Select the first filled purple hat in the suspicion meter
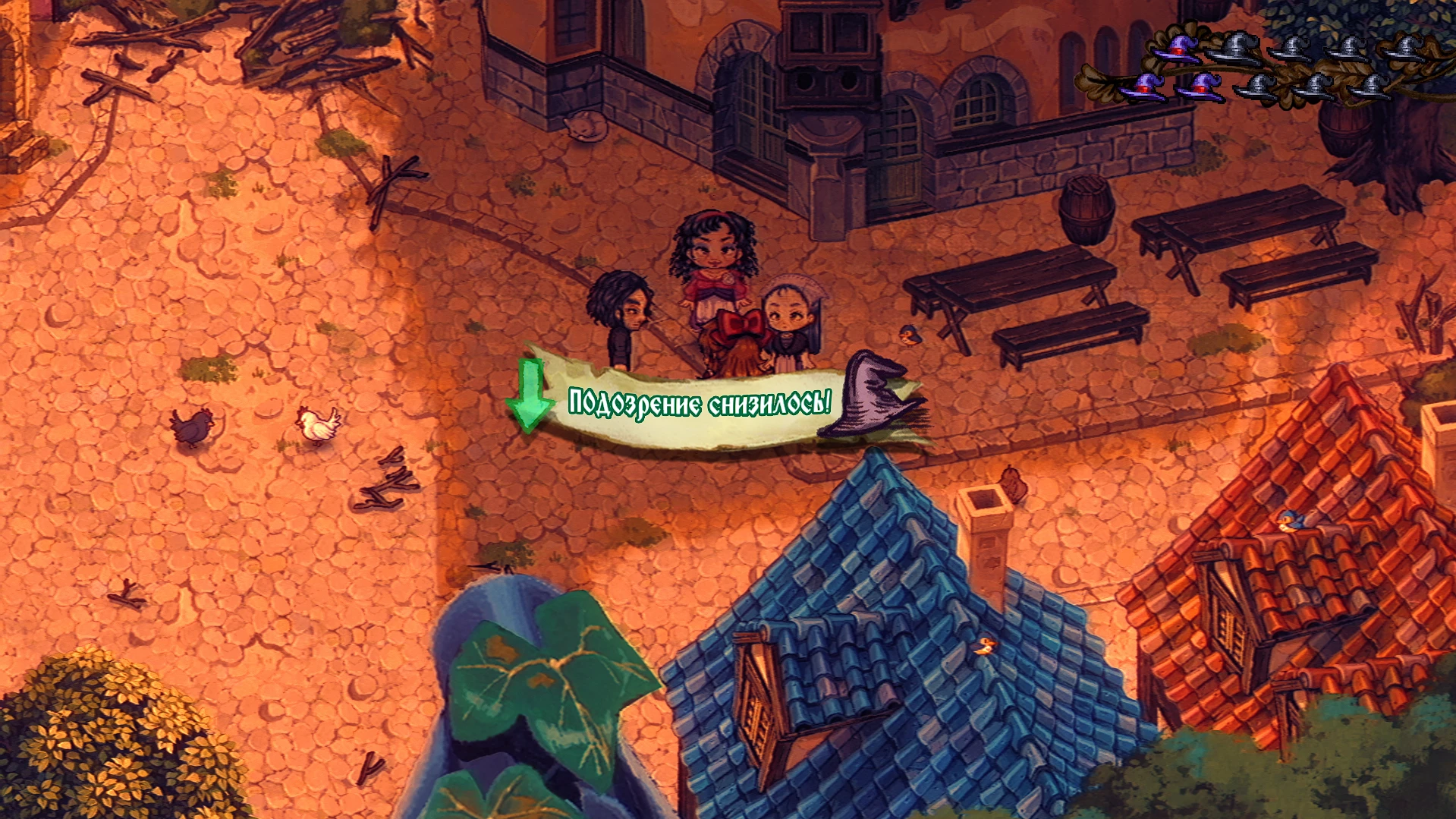Screen dimensions: 1456x819 1146,90
